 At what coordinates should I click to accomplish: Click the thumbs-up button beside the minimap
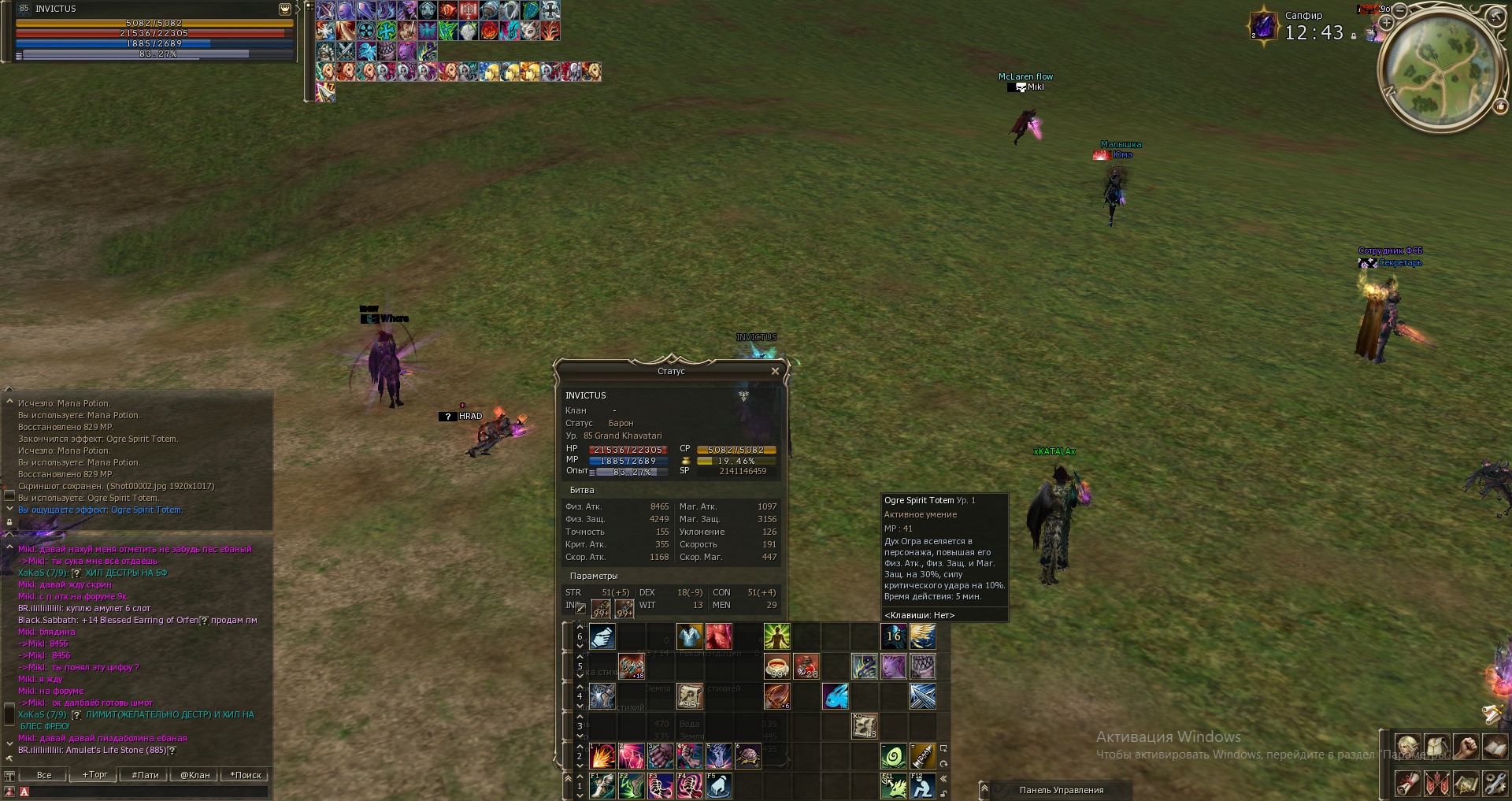(1500, 106)
